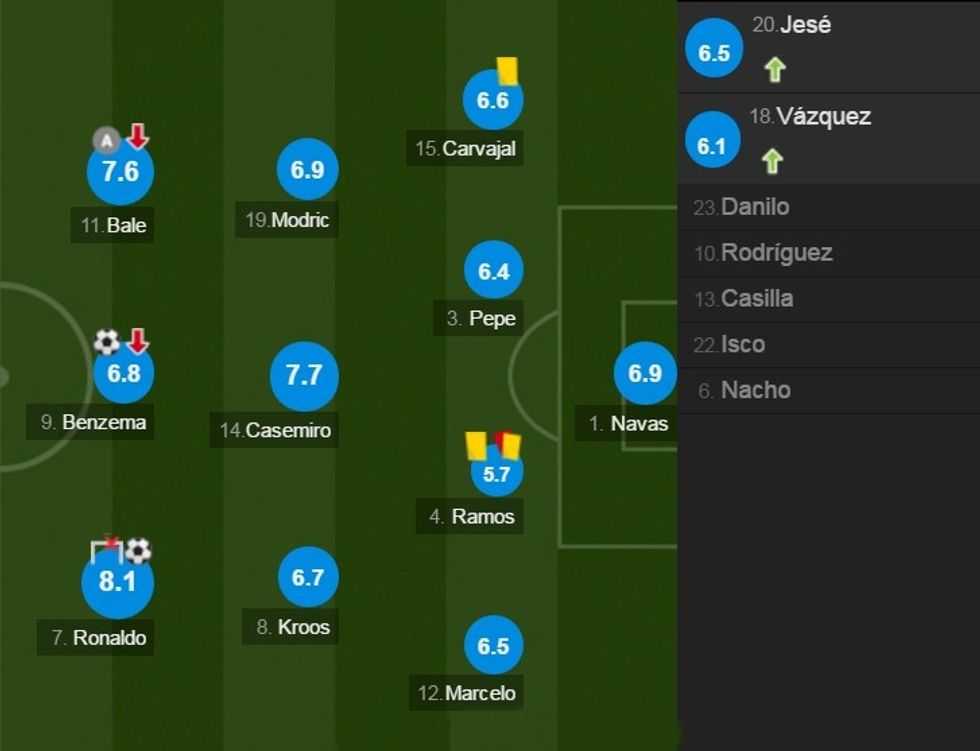Image resolution: width=980 pixels, height=751 pixels.
Task: Click Marcelo's 6.5 rating badge
Action: coord(494,646)
